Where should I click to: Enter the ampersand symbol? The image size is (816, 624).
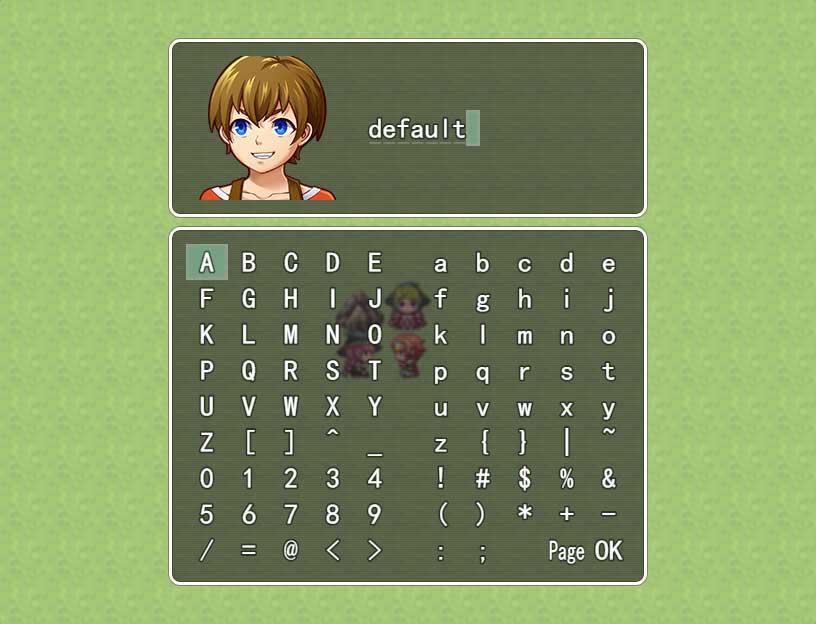(608, 478)
